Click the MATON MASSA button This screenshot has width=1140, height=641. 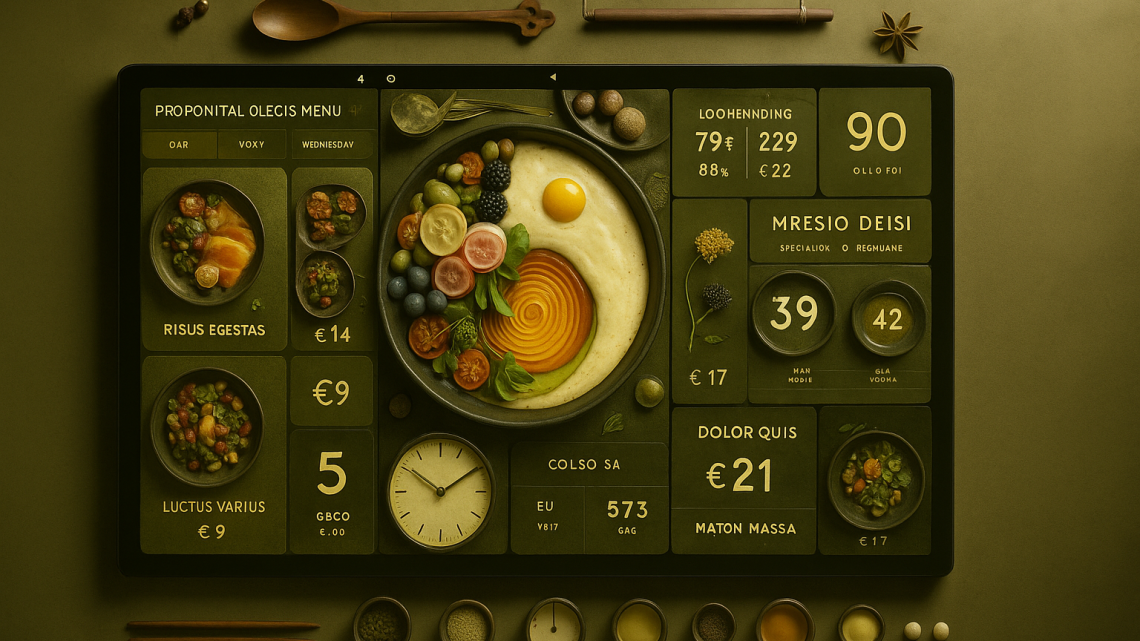tap(744, 528)
